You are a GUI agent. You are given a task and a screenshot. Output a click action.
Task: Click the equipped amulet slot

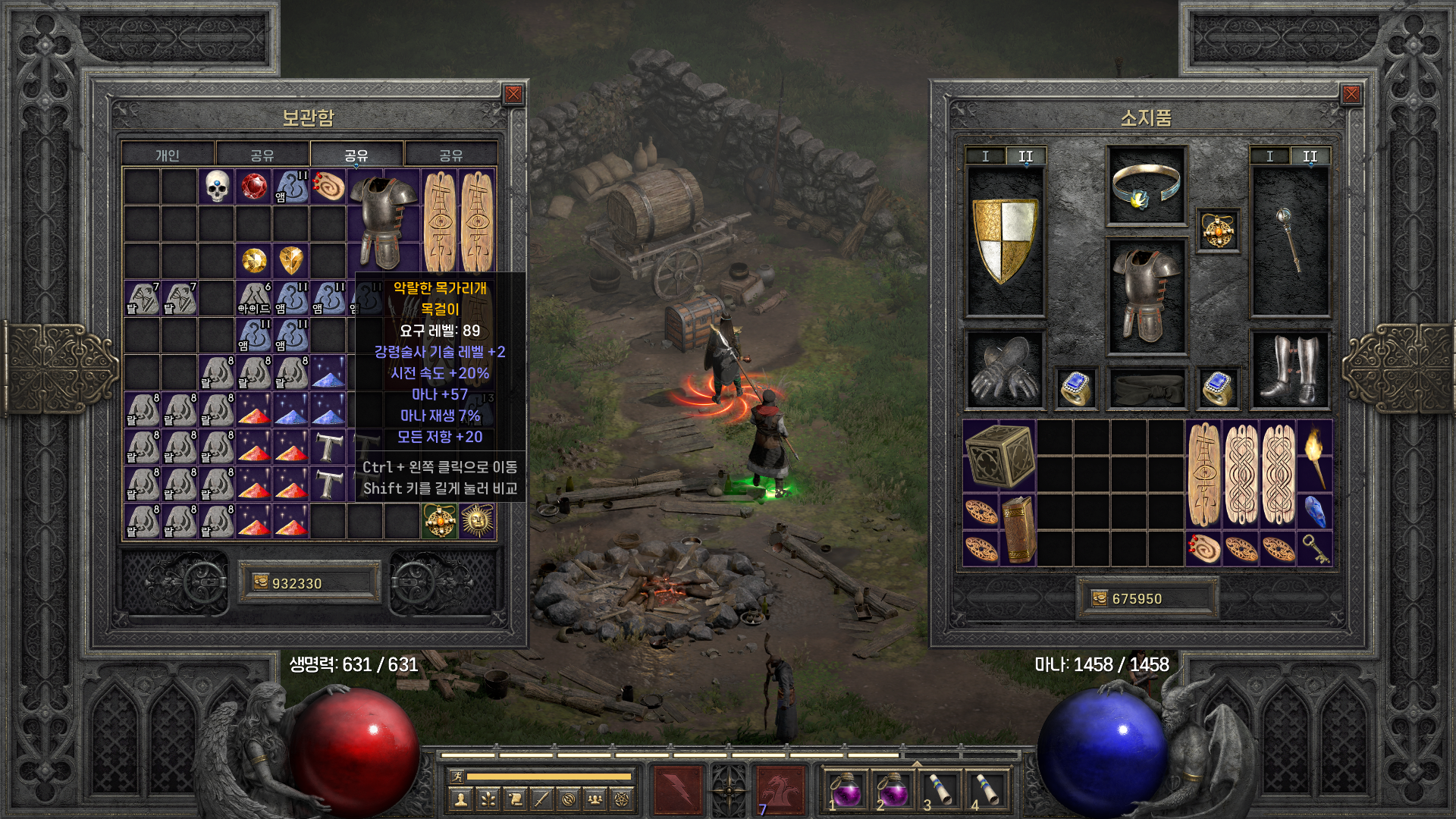1218,230
